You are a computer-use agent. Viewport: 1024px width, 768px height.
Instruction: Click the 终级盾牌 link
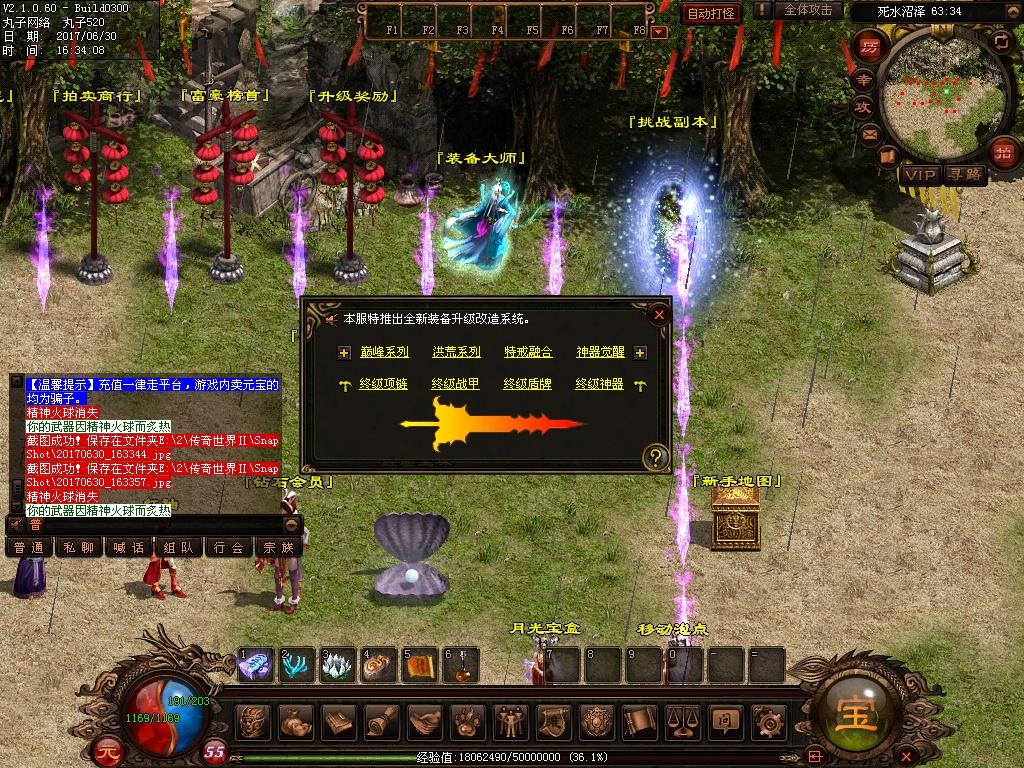click(x=528, y=384)
